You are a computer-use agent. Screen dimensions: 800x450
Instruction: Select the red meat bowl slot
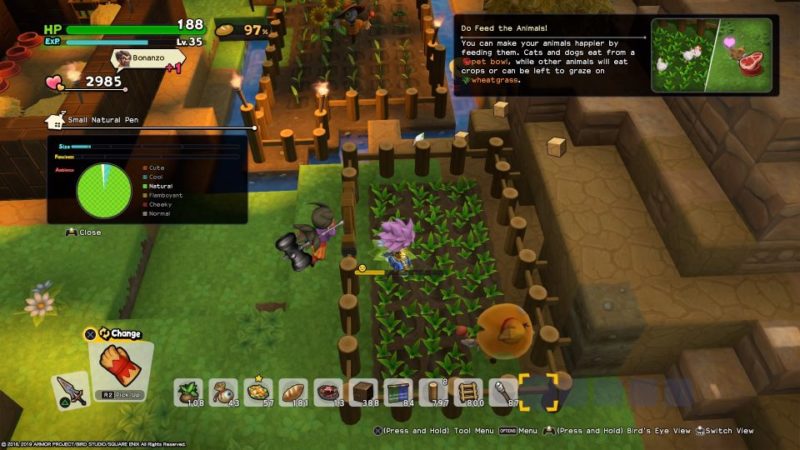pos(328,391)
